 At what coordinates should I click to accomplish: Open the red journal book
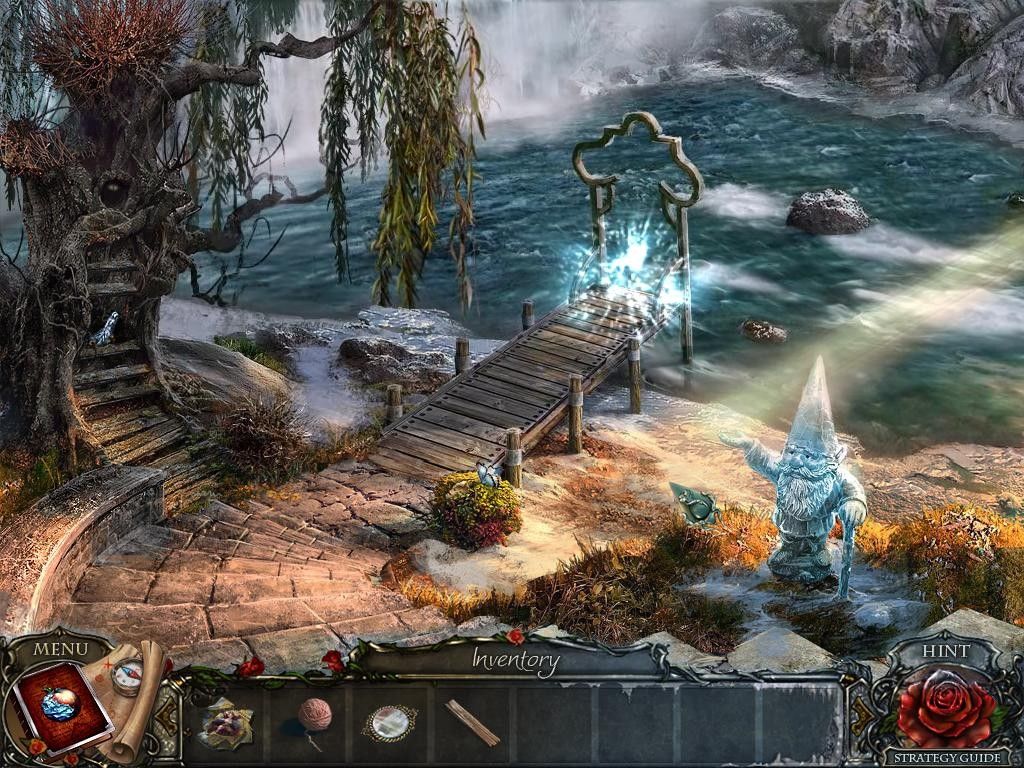point(60,706)
